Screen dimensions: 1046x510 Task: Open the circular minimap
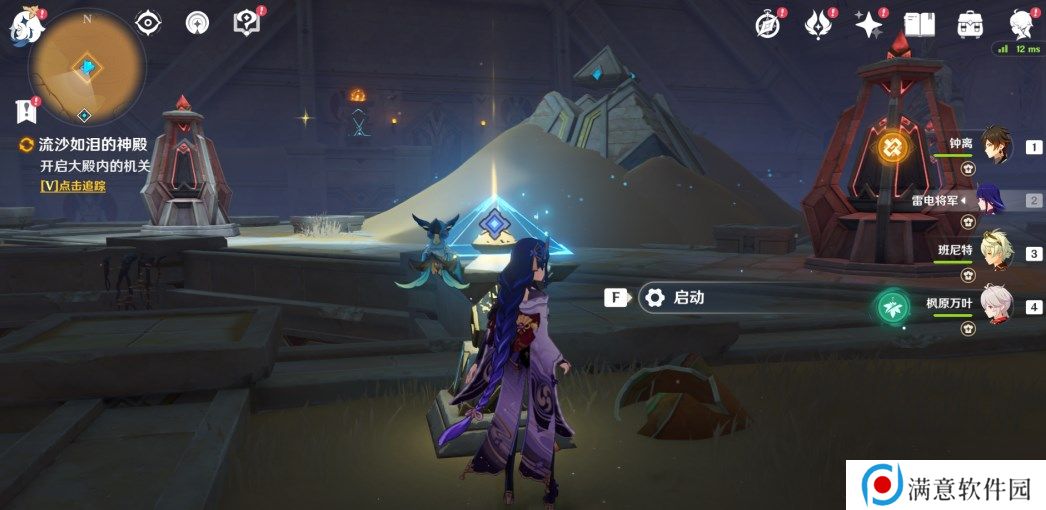tap(88, 66)
